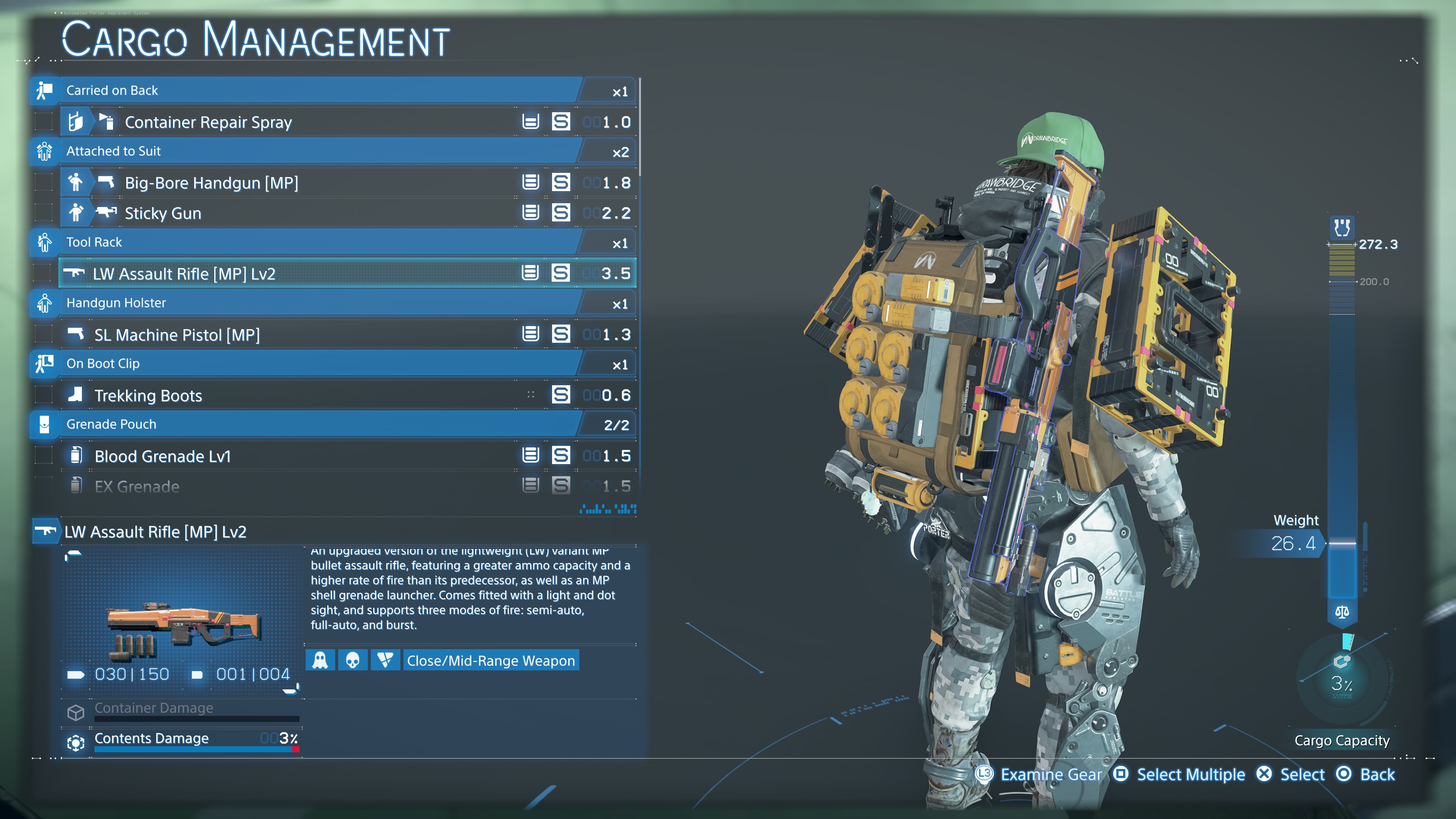The height and width of the screenshot is (819, 1456).
Task: Select the On Boot Clip category header
Action: click(x=103, y=364)
